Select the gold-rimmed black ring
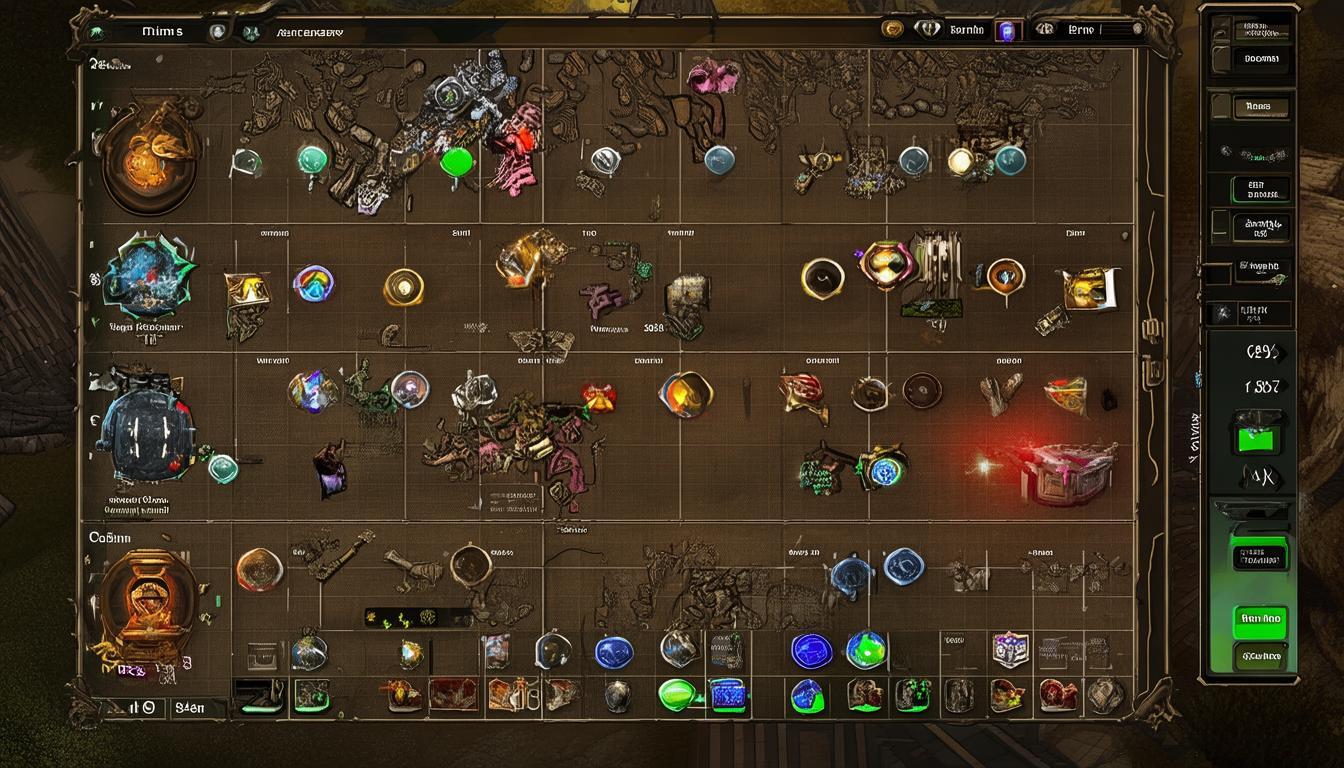 point(822,279)
